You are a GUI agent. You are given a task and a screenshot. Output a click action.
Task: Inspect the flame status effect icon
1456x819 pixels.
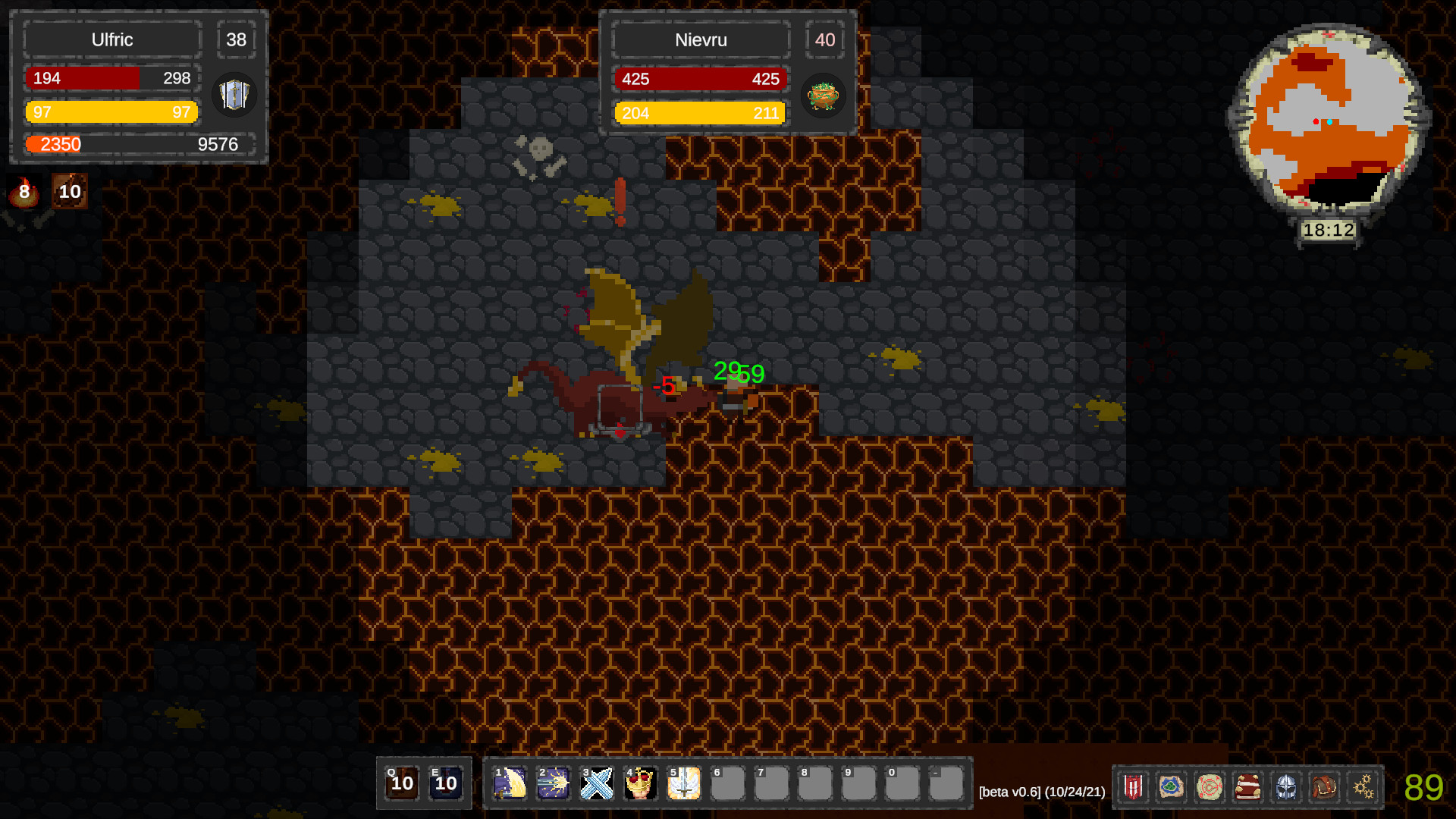pos(24,192)
